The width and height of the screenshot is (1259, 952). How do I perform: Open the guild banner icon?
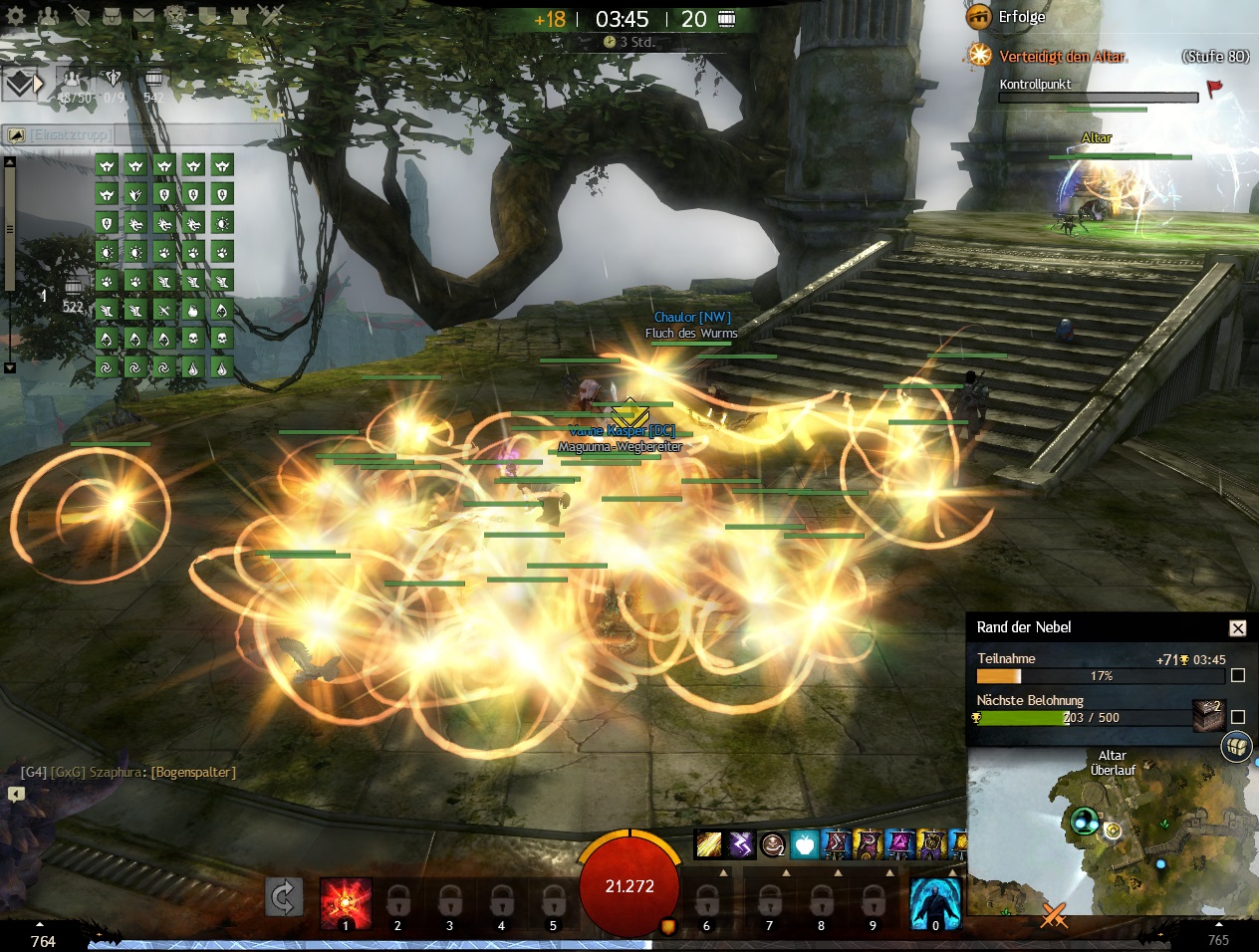click(207, 16)
